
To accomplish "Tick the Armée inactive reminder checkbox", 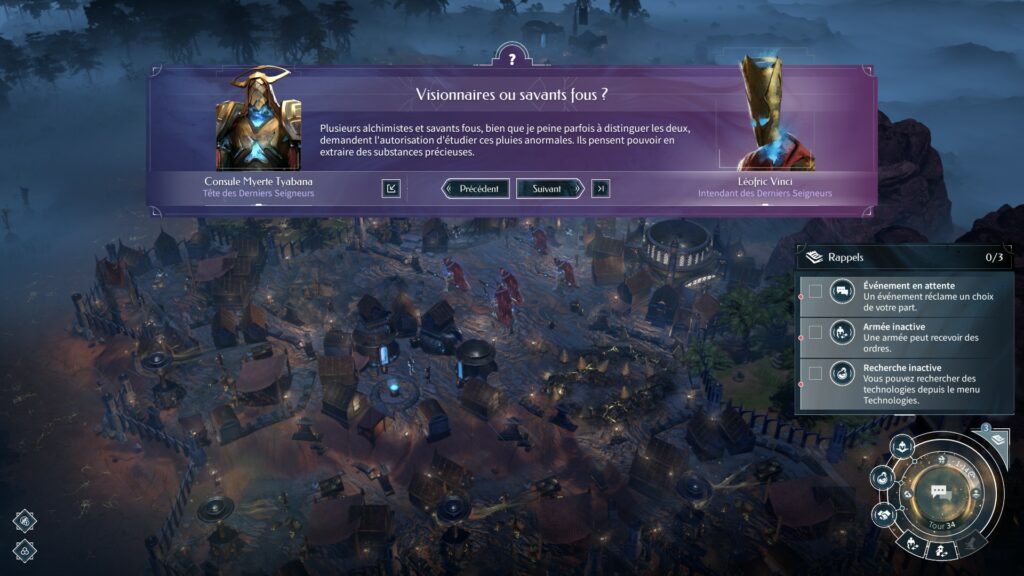I will [816, 332].
